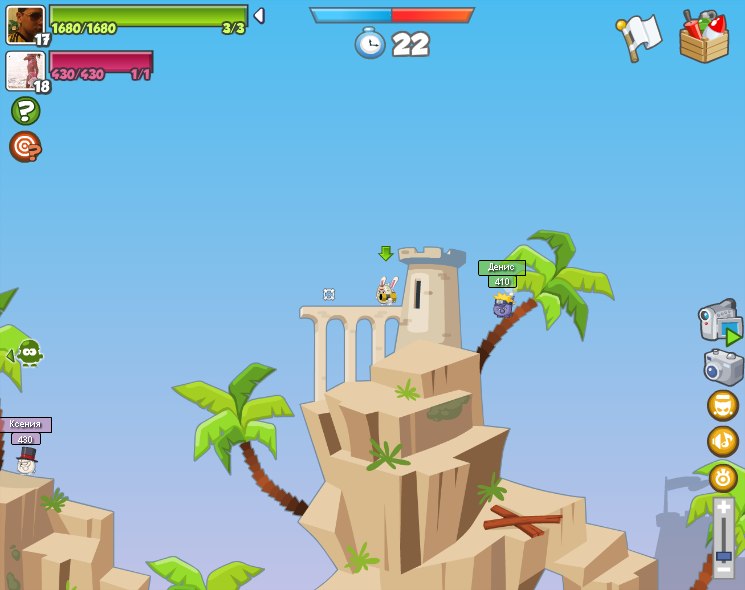The height and width of the screenshot is (590, 745).
Task: Click the orange hat-and-face round button
Action: click(722, 405)
